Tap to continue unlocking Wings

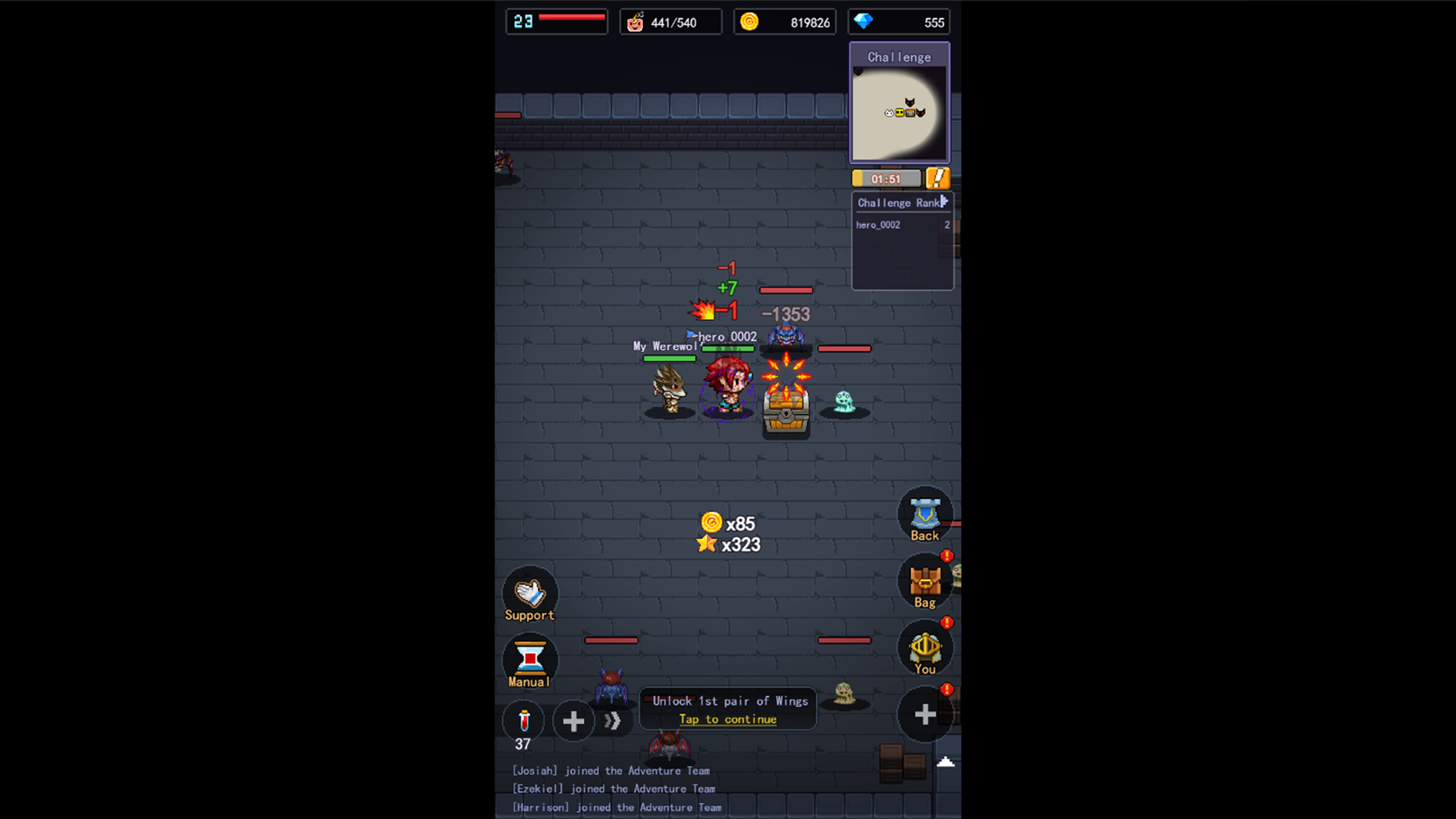pyautogui.click(x=727, y=719)
